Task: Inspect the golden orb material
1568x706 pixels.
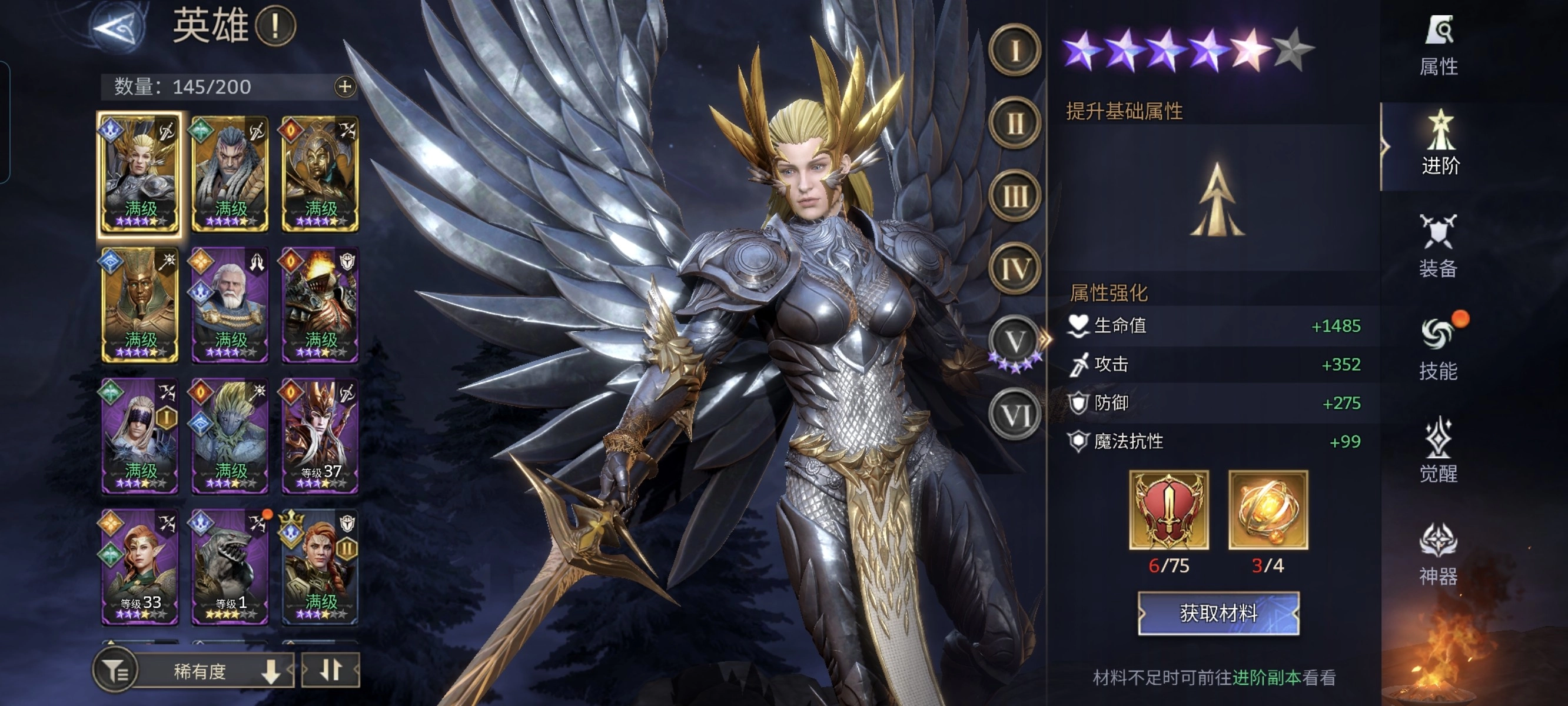Action: (1268, 510)
